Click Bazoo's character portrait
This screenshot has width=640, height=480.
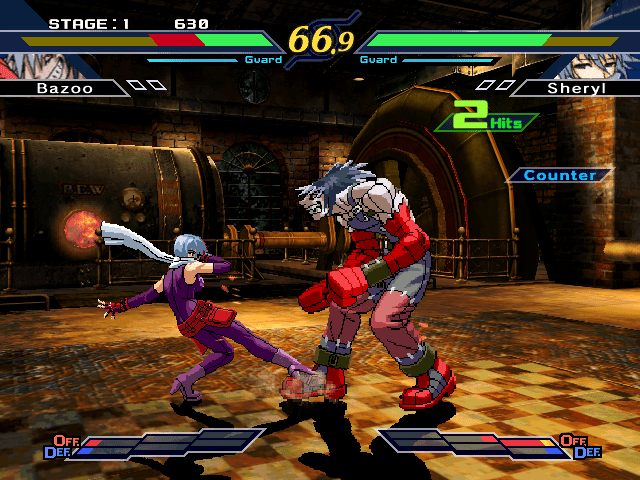(x=28, y=65)
